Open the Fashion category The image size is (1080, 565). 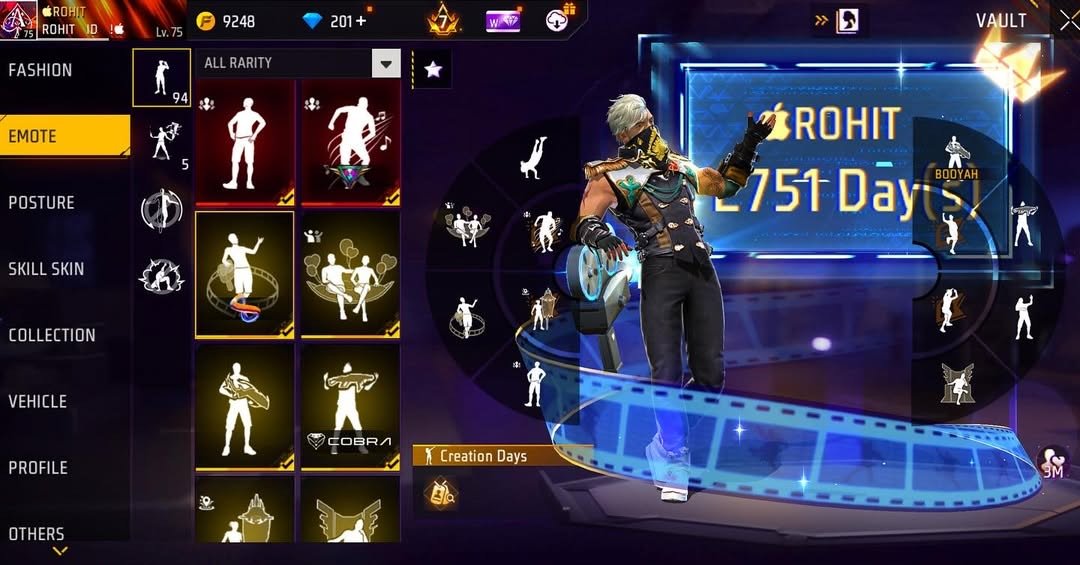[40, 70]
